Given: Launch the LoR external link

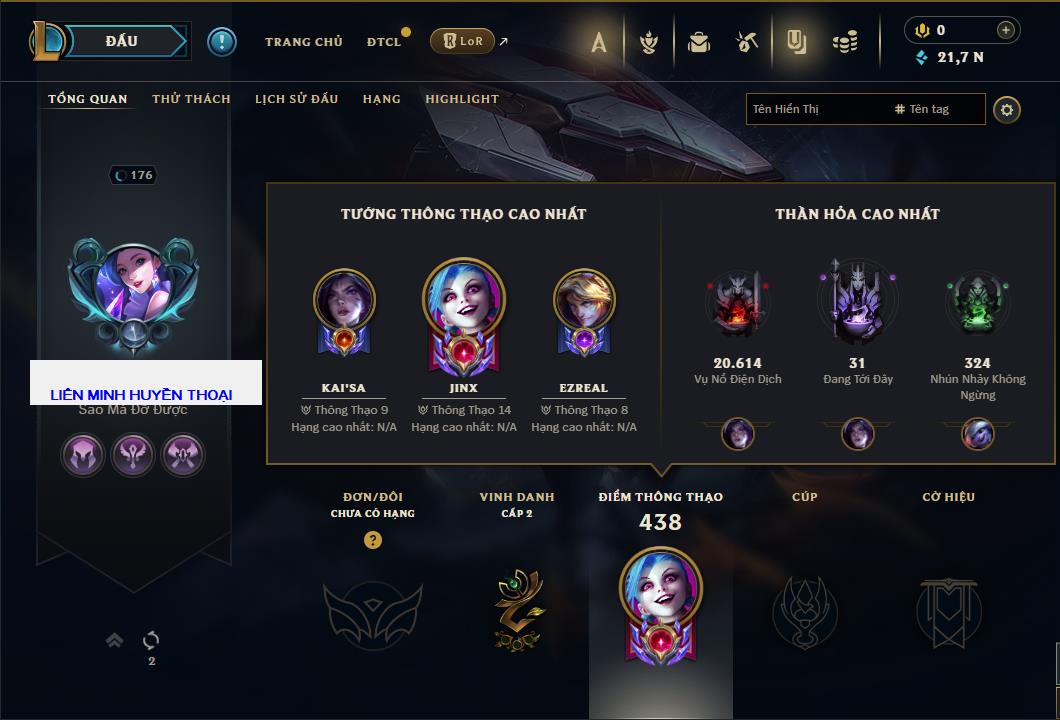Looking at the screenshot, I should pyautogui.click(x=463, y=41).
